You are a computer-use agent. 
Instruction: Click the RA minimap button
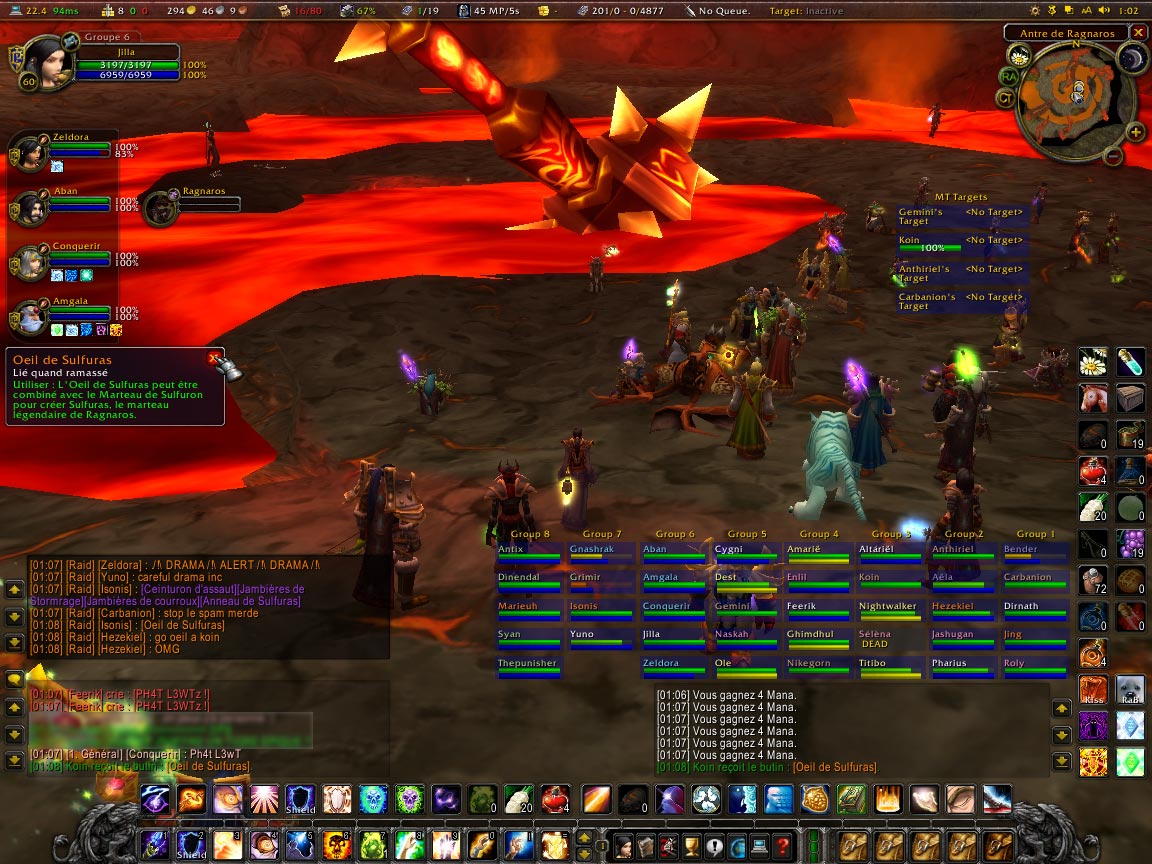(1008, 76)
